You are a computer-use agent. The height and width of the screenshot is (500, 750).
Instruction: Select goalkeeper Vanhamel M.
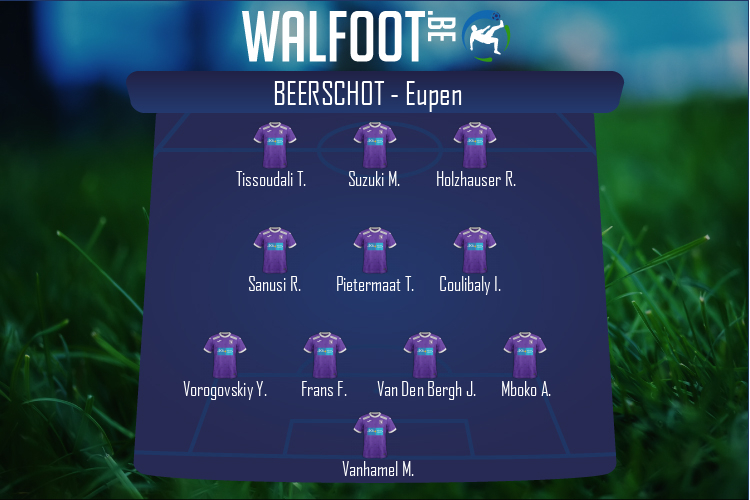[x=374, y=436]
